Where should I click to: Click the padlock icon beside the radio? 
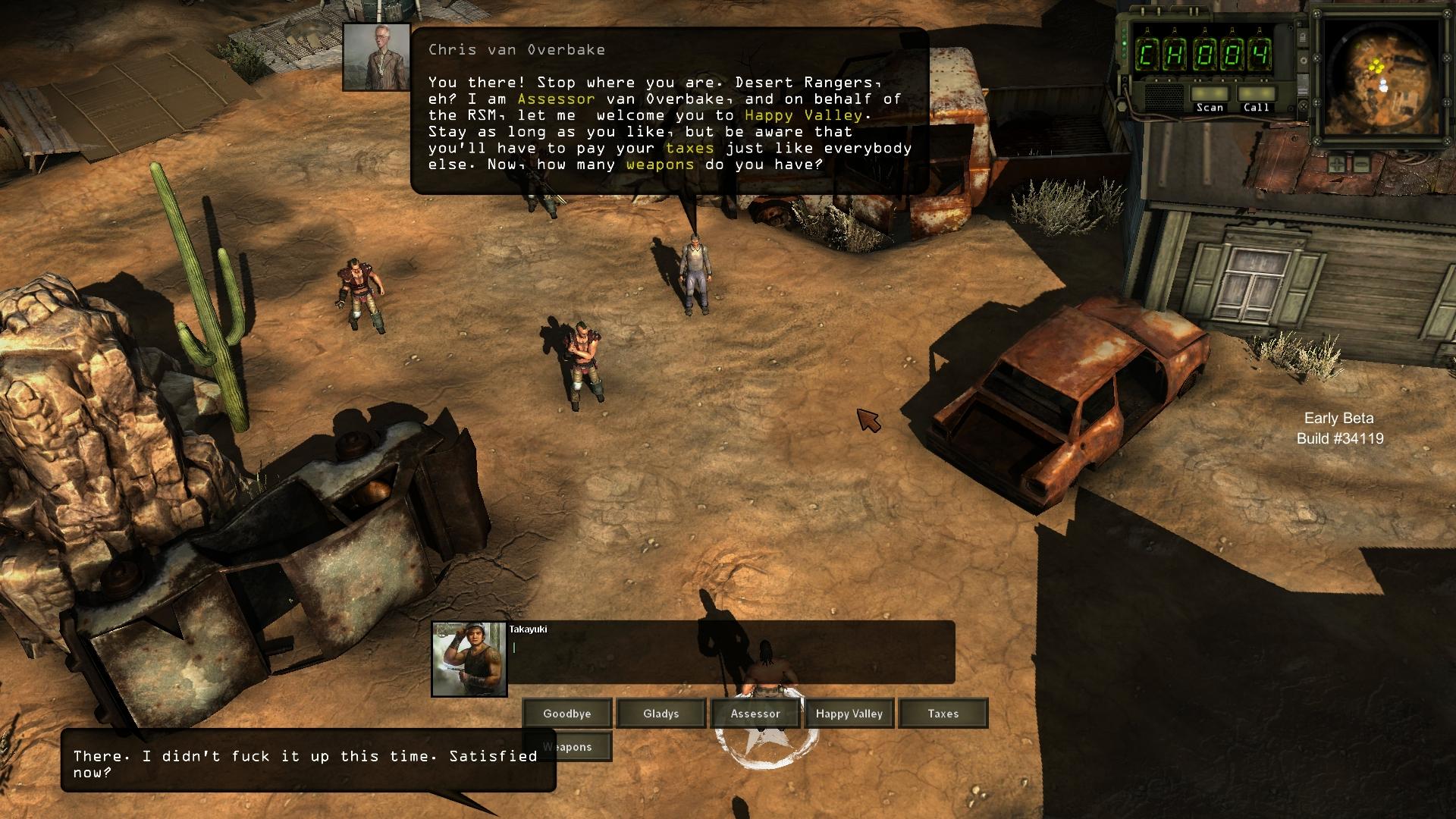pos(1302,36)
